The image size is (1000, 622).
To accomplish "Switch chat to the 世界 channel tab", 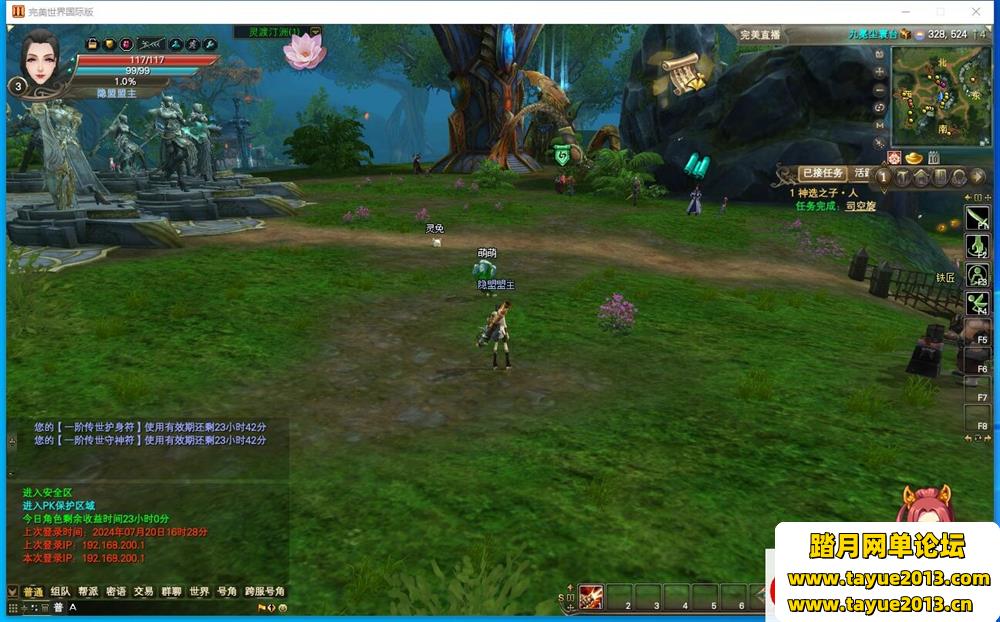I will [x=200, y=592].
